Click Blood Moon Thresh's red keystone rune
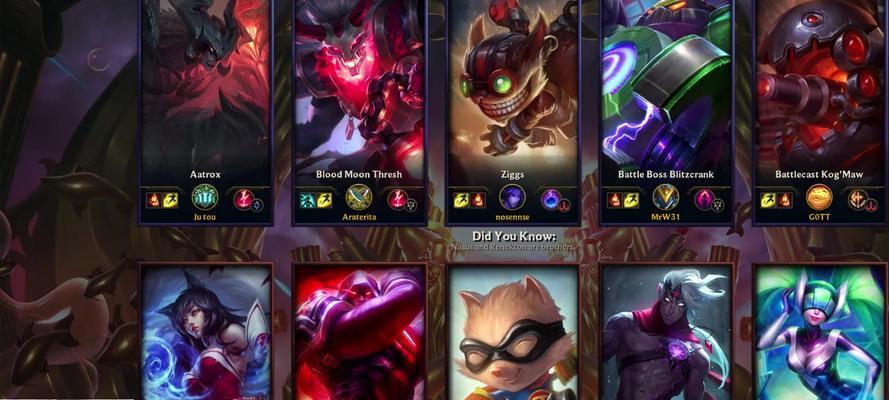This screenshot has width=889, height=400. coord(397,199)
